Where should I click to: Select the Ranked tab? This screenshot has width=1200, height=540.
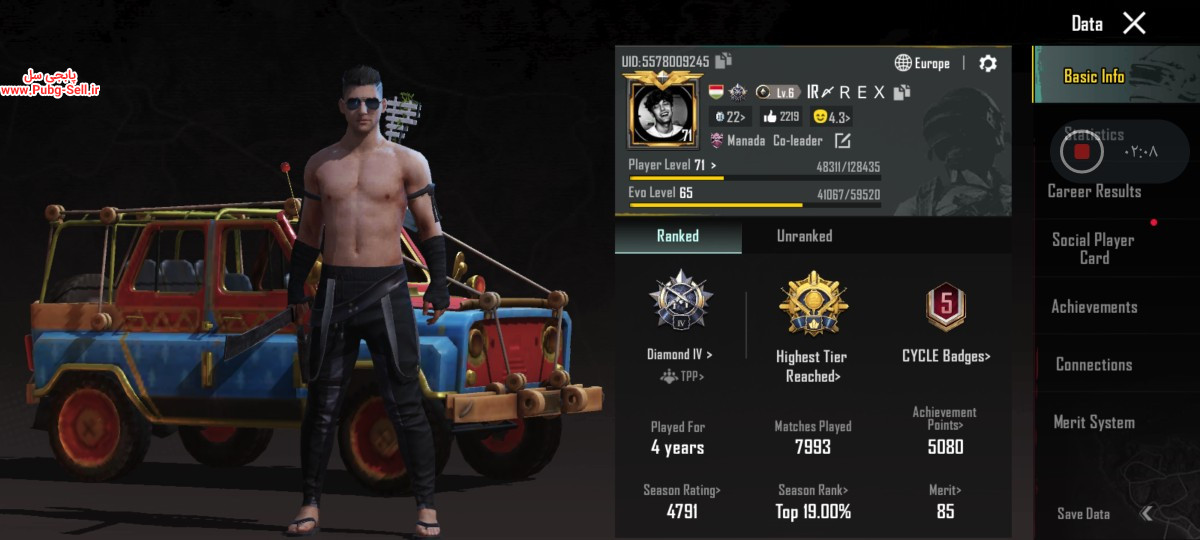(678, 236)
